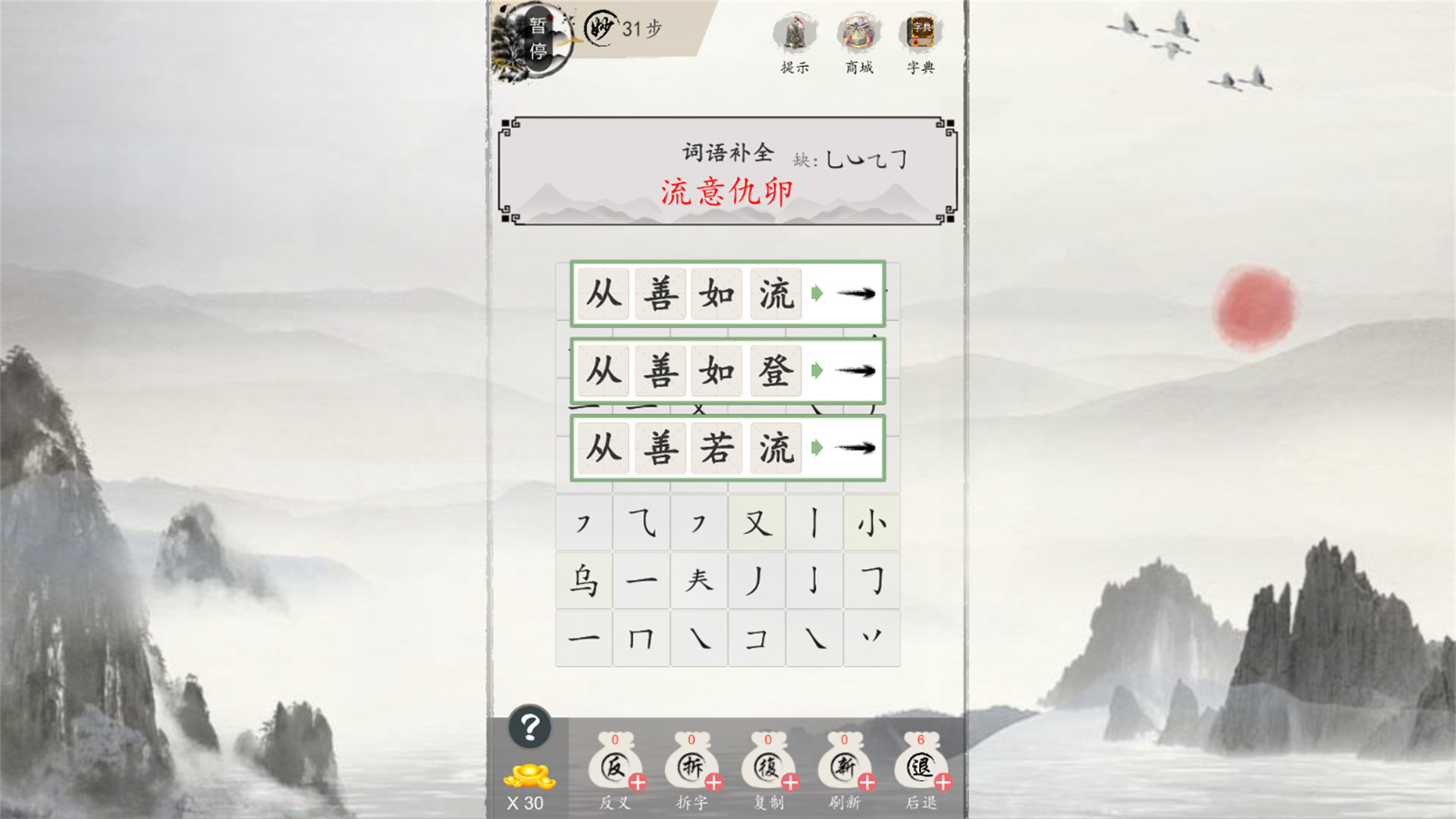This screenshot has height=819, width=1456.
Task: Click the arrow after 从善若流
Action: tap(853, 448)
